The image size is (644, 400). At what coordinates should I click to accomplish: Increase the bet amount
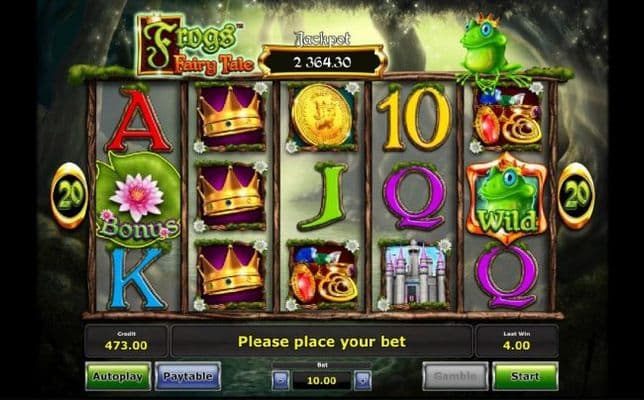363,380
